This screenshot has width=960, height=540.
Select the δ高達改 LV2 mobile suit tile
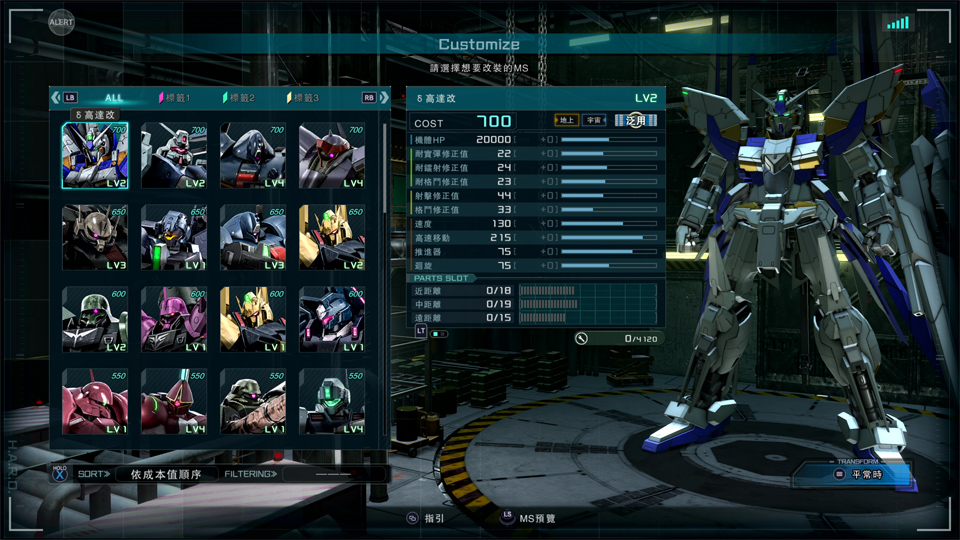click(95, 156)
